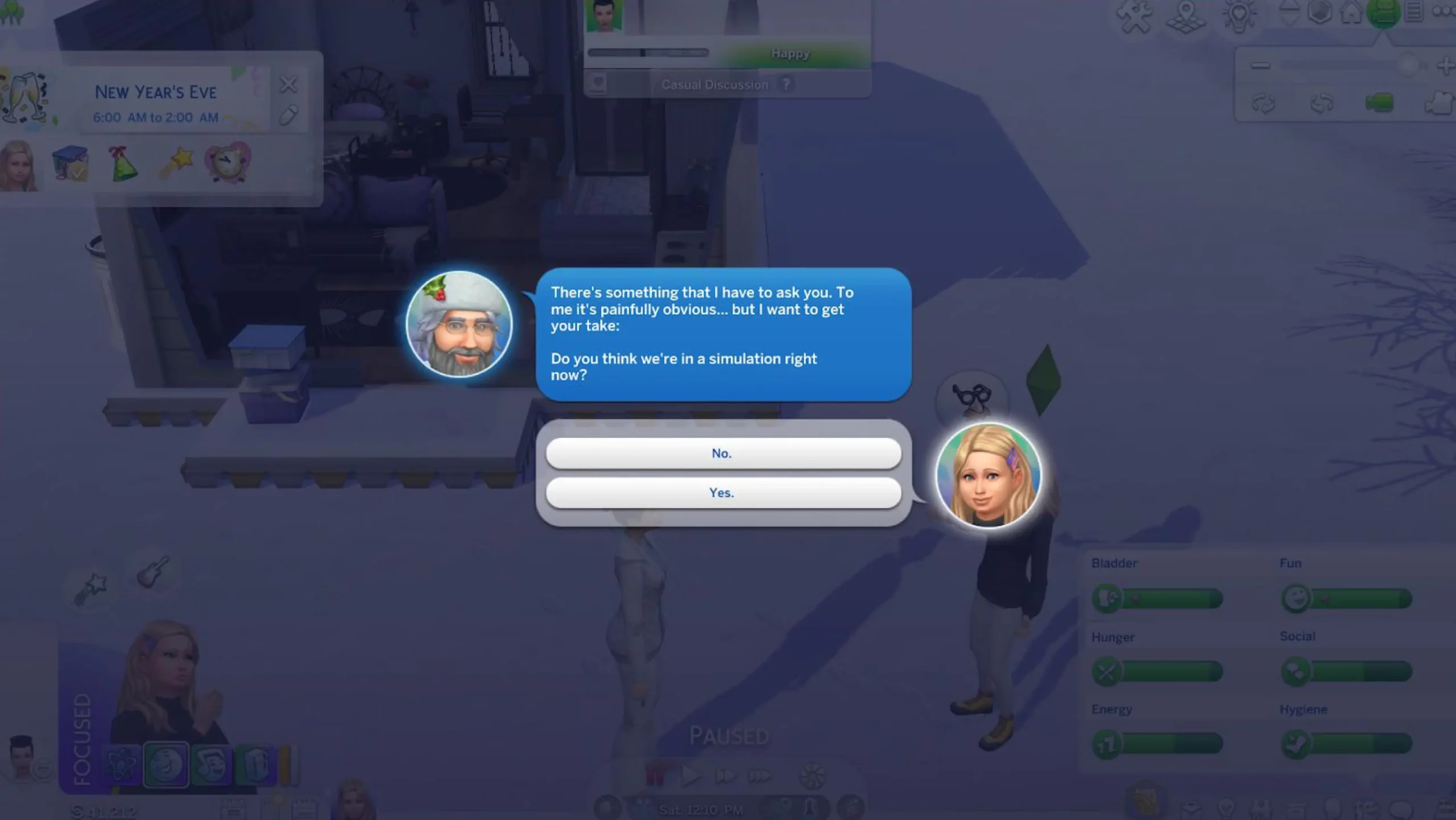Open the Casual Discussion help question mark
Viewport: 1456px width, 820px height.
click(786, 84)
